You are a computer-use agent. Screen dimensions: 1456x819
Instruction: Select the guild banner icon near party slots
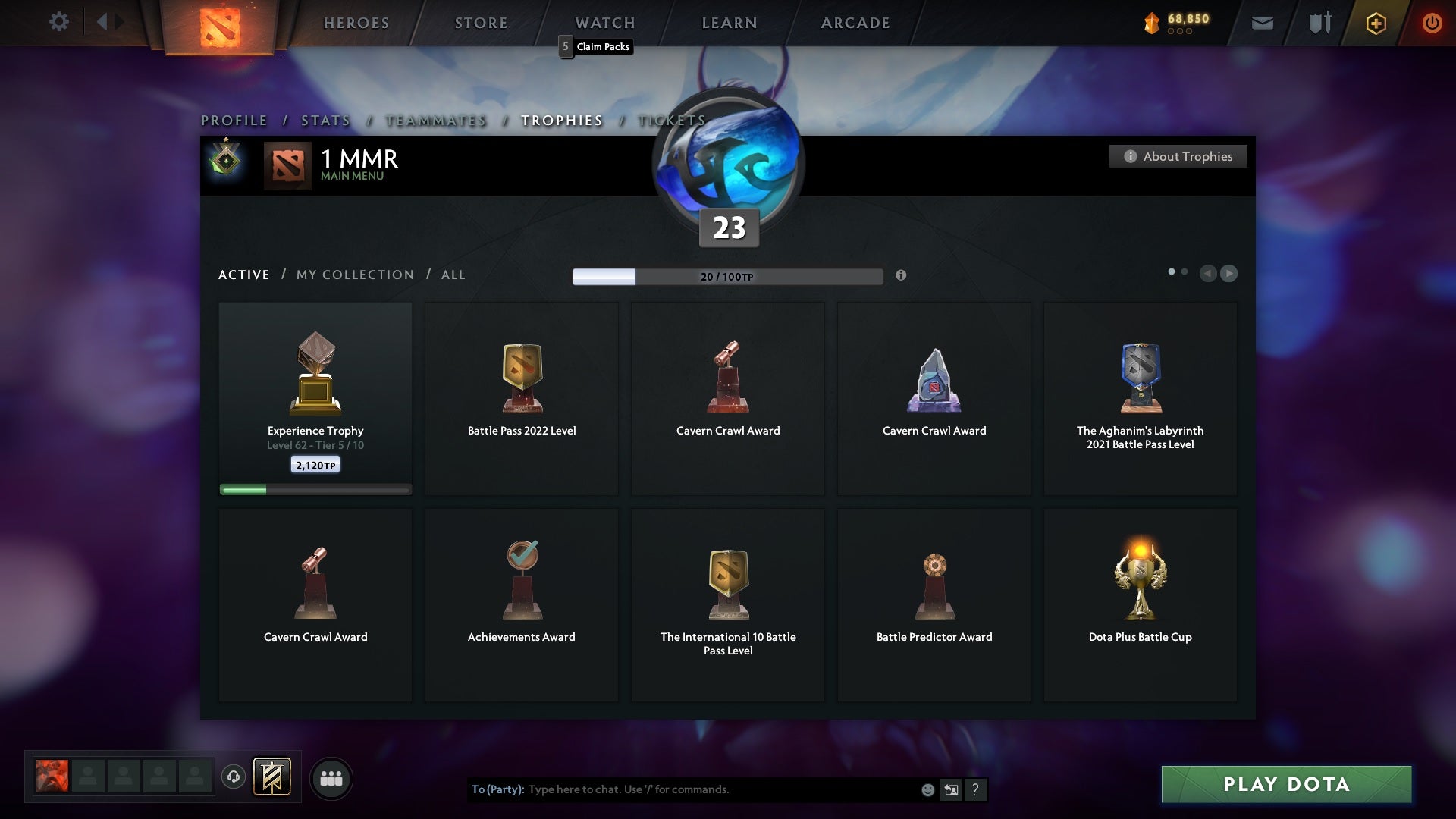[273, 777]
